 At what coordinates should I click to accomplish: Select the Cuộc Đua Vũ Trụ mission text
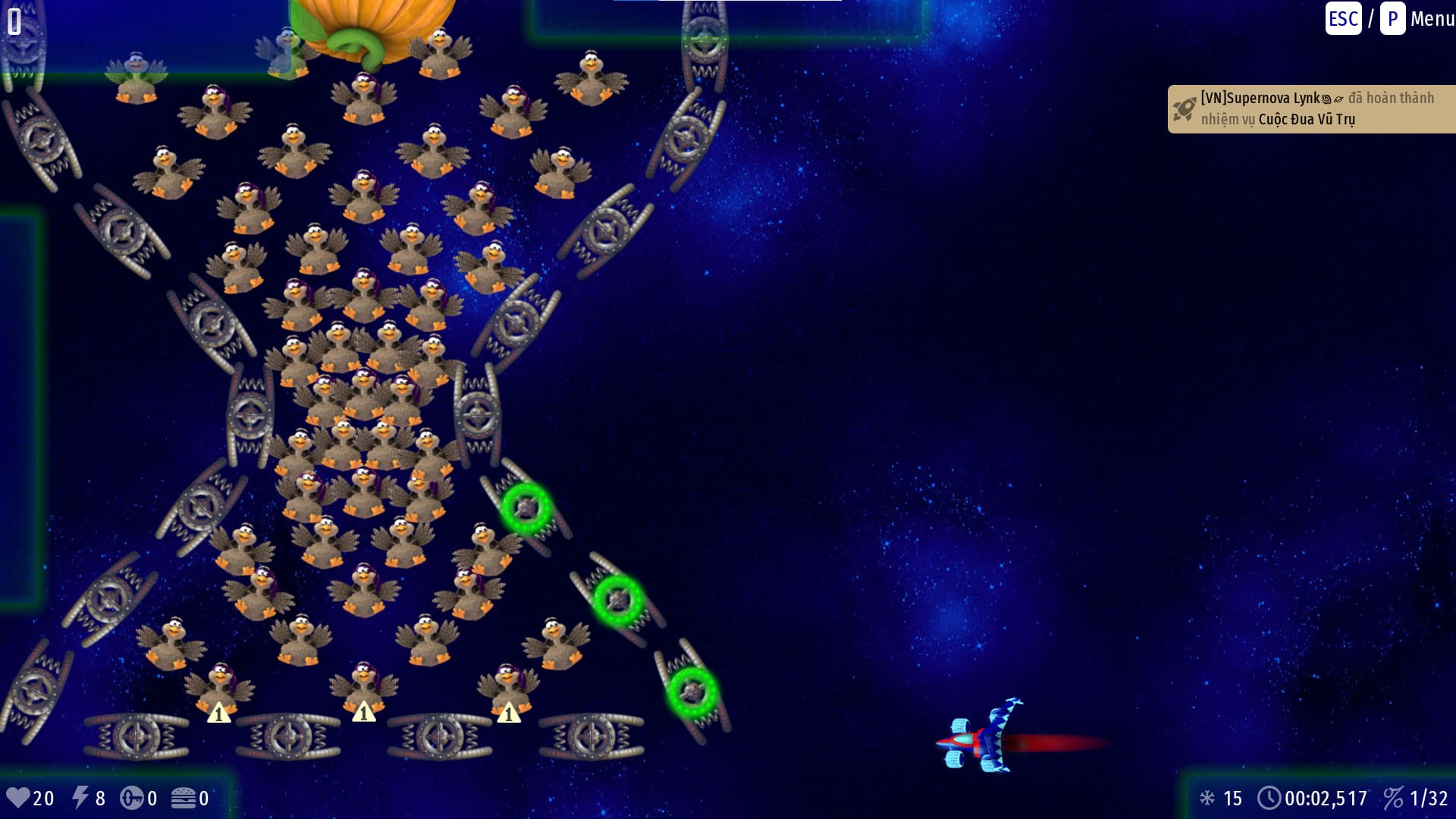1309,119
